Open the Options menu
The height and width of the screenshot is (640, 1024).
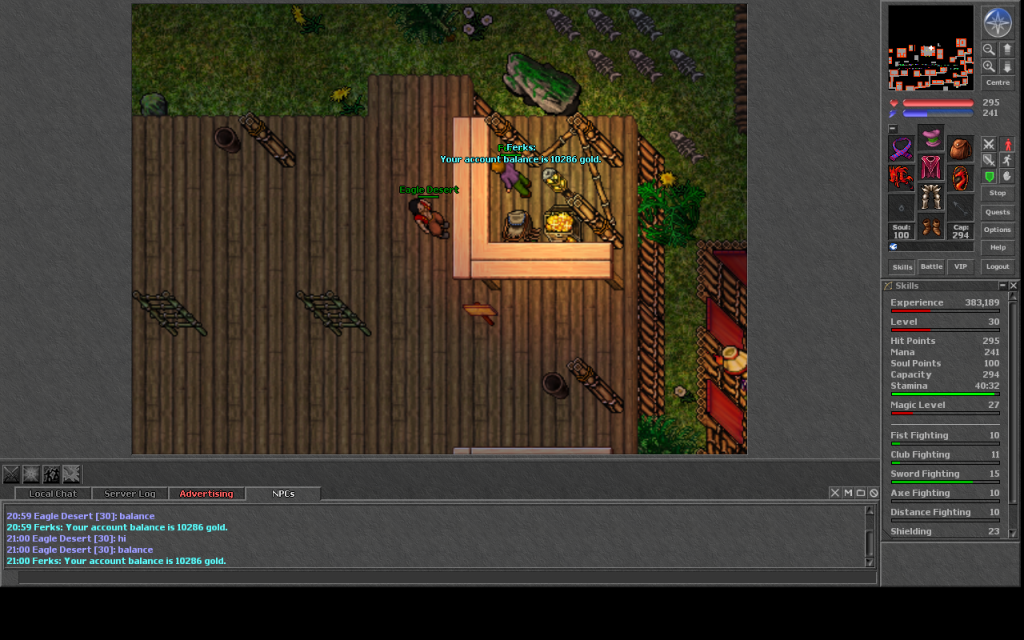(x=997, y=230)
